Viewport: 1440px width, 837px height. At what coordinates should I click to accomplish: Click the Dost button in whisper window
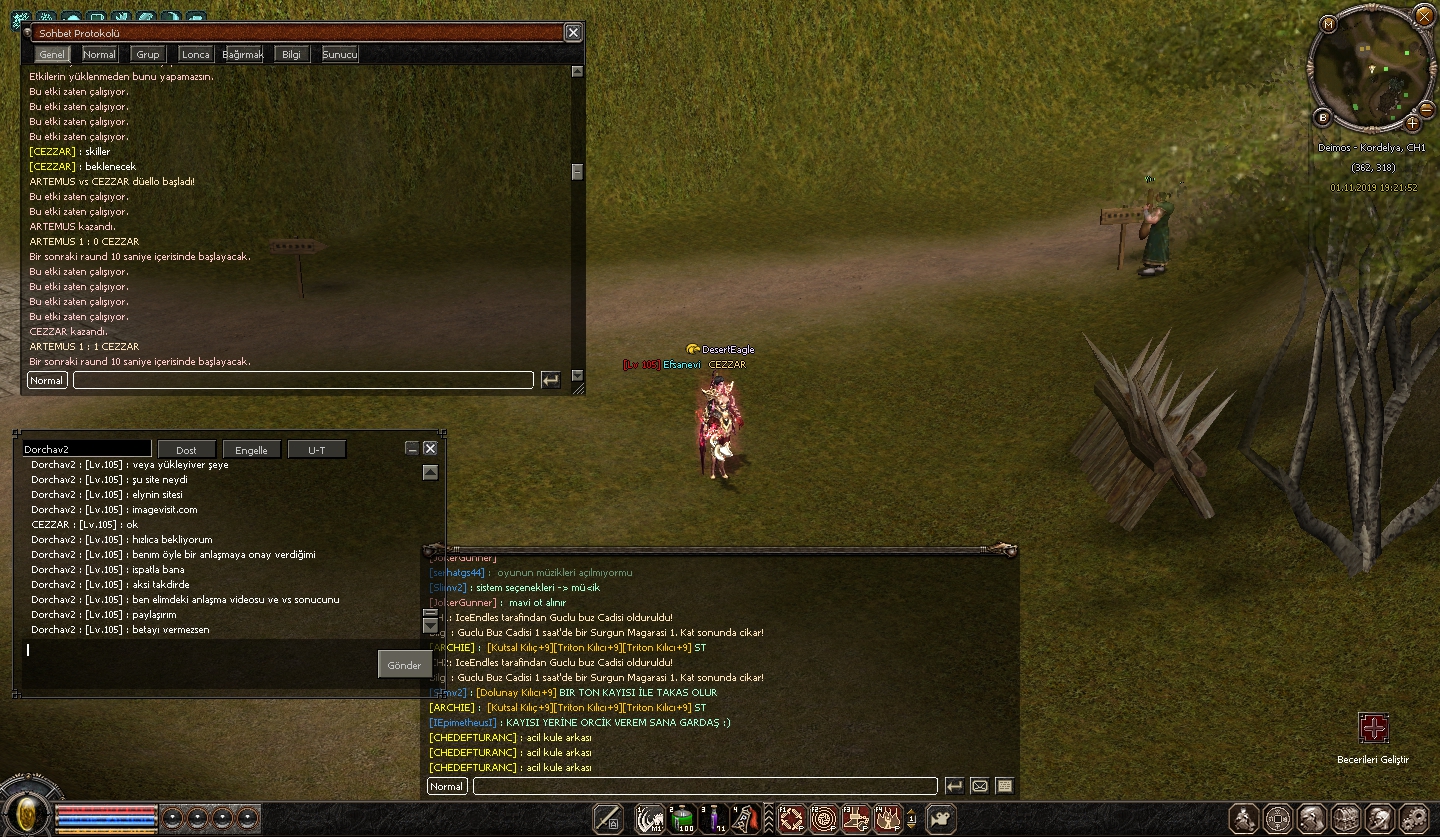[x=187, y=450]
